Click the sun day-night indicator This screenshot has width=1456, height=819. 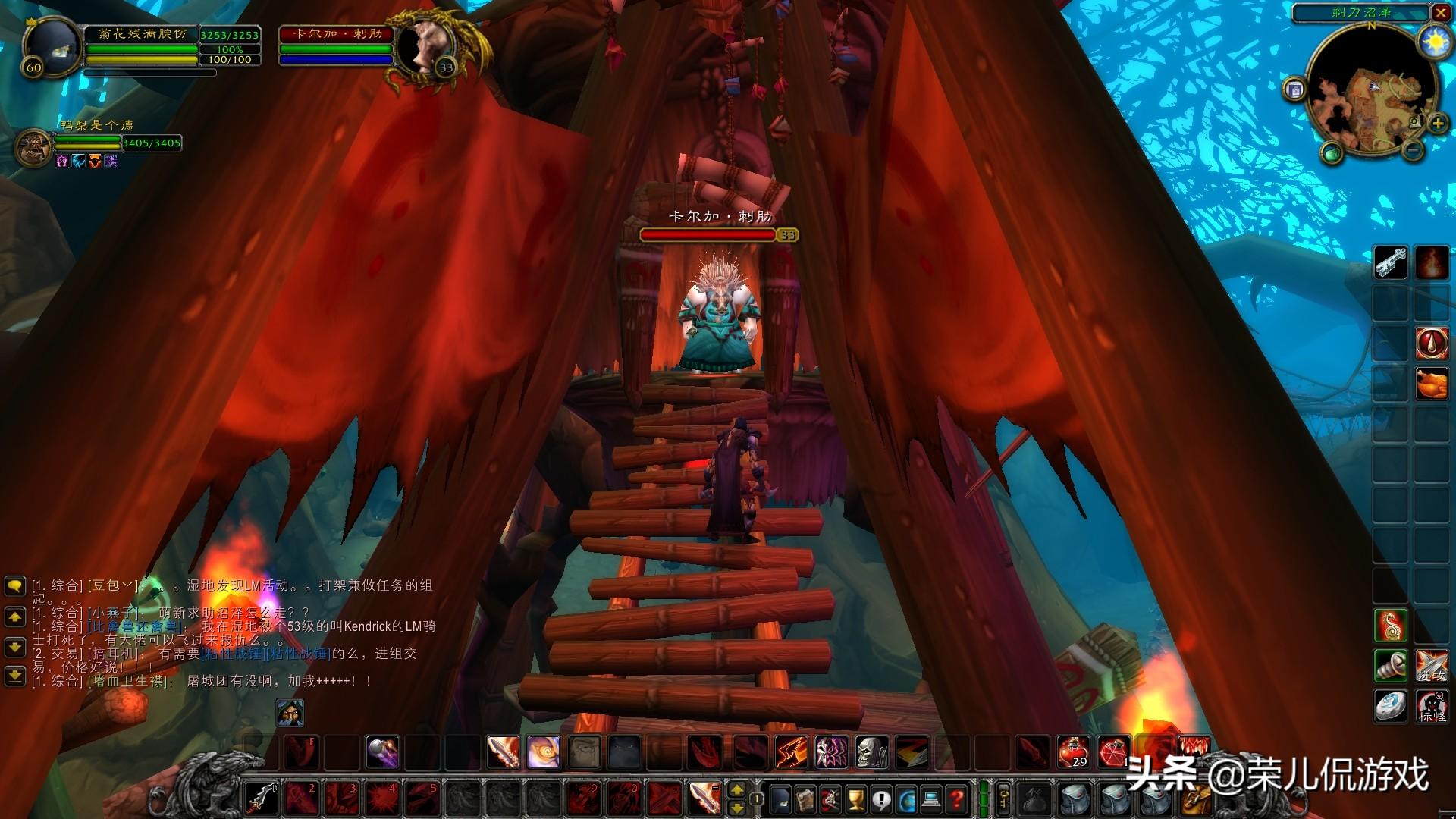point(1436,42)
